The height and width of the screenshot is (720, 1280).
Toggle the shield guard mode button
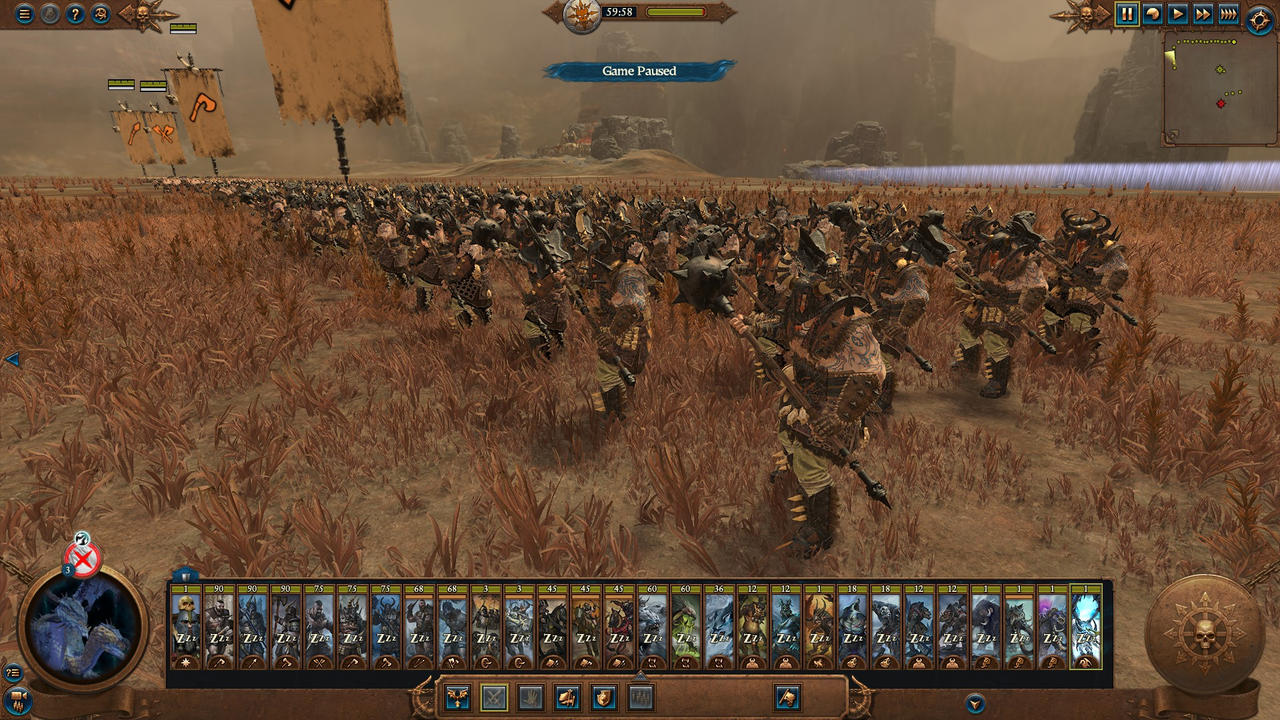pos(604,697)
